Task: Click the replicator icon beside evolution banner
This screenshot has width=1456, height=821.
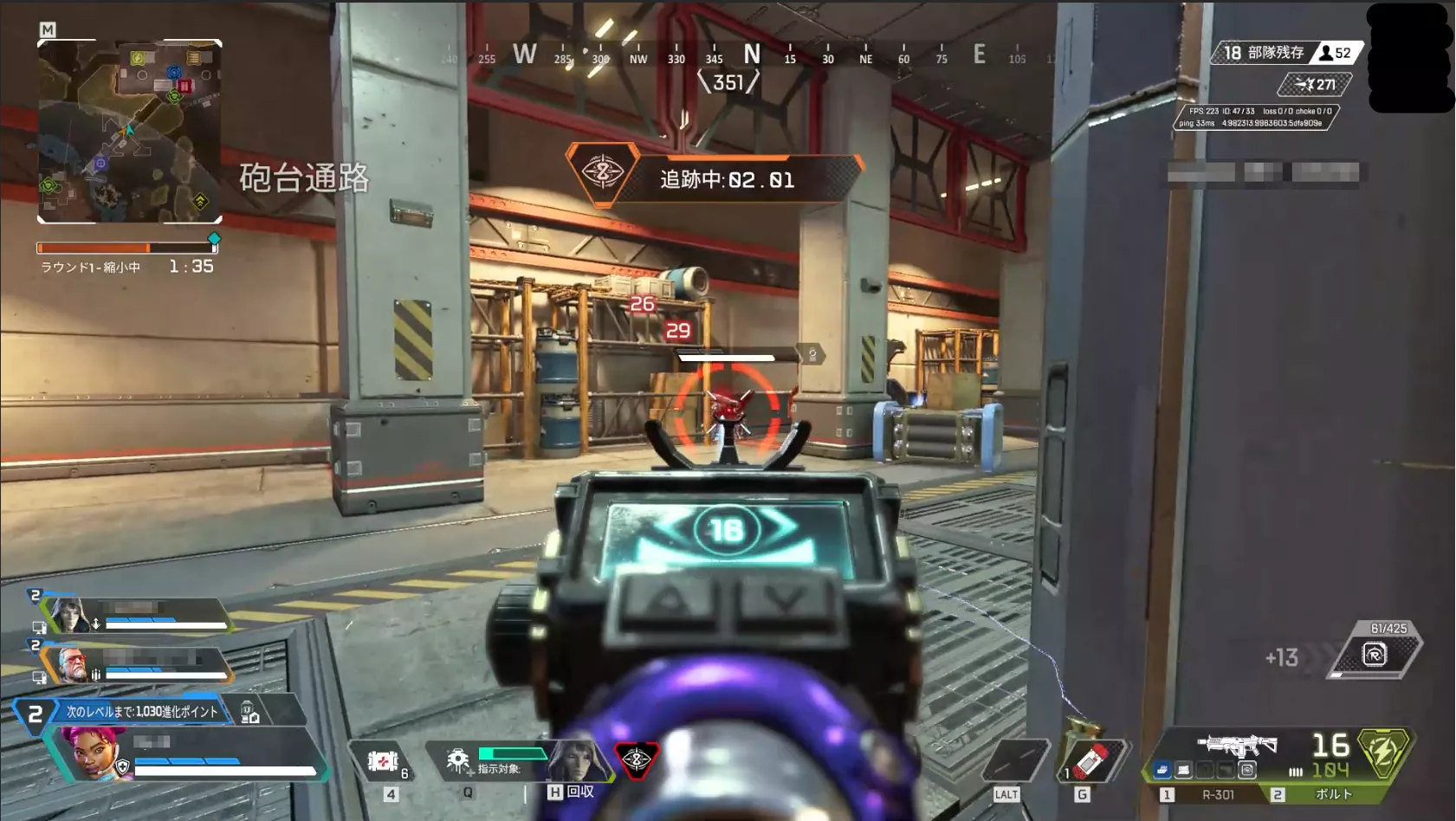Action: [249, 712]
